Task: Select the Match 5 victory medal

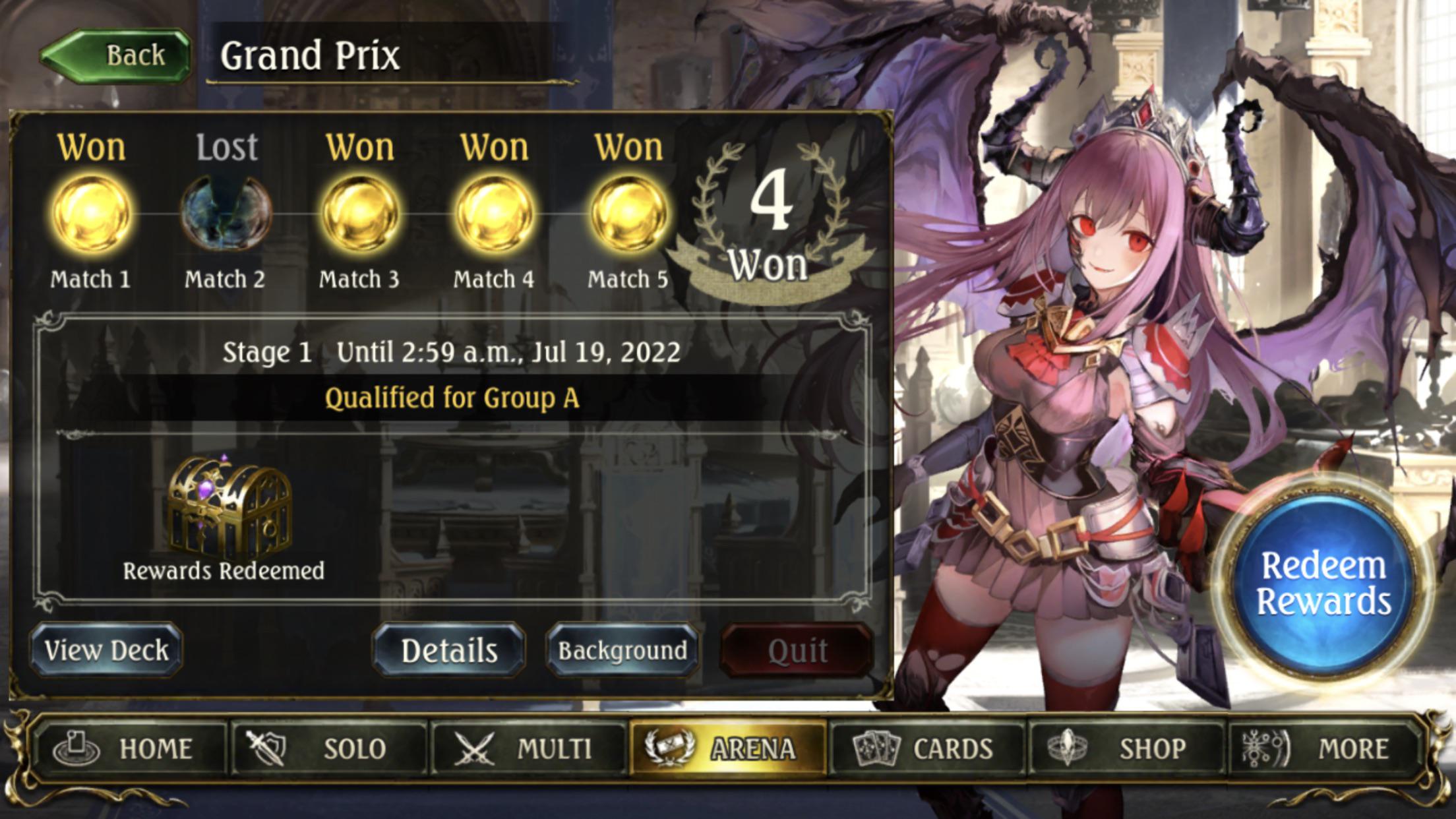Action: click(628, 214)
